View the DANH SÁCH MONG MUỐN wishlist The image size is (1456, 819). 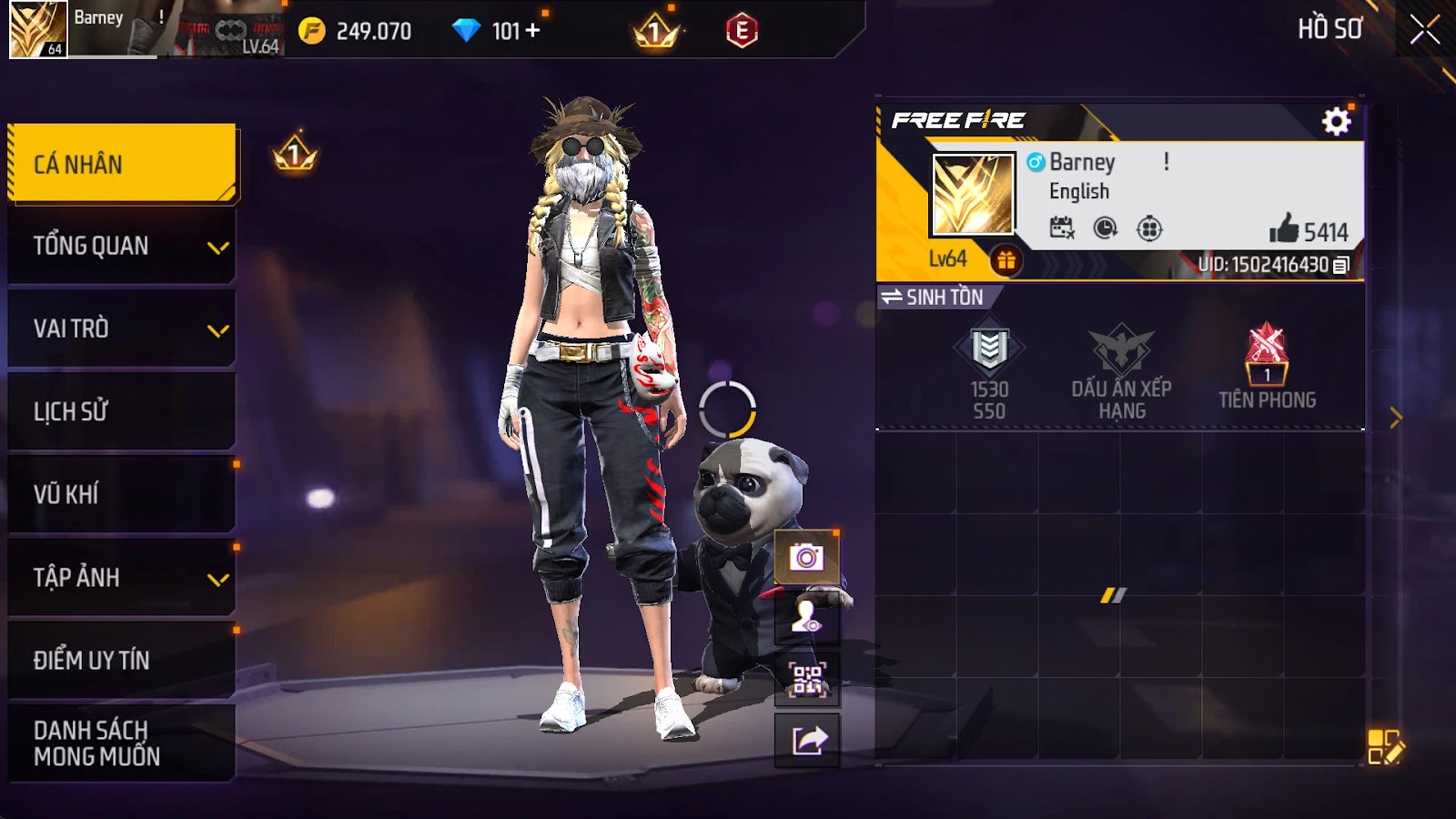(121, 743)
